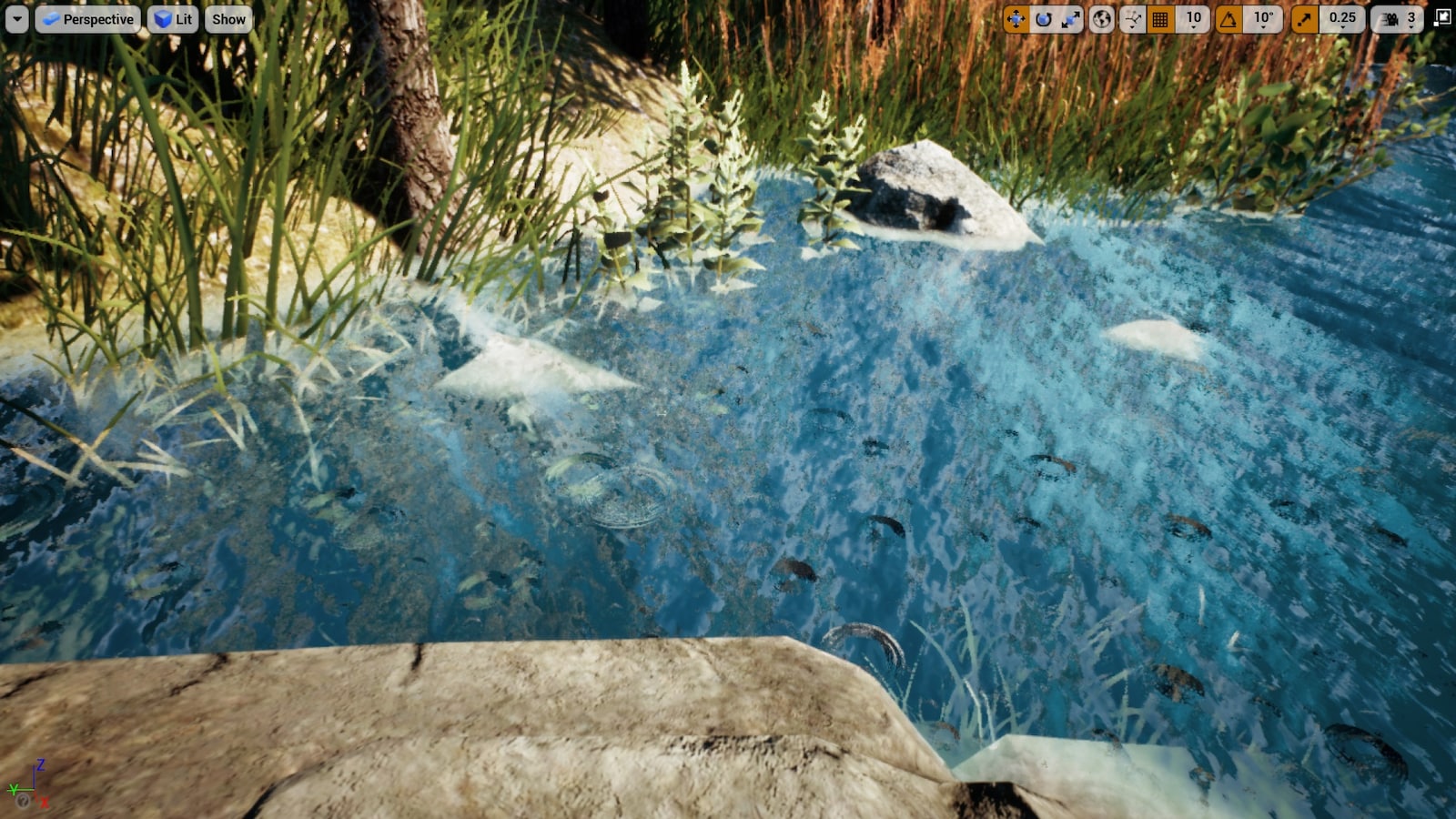Open the Show flags menu
This screenshot has height=819, width=1456.
coord(227,18)
